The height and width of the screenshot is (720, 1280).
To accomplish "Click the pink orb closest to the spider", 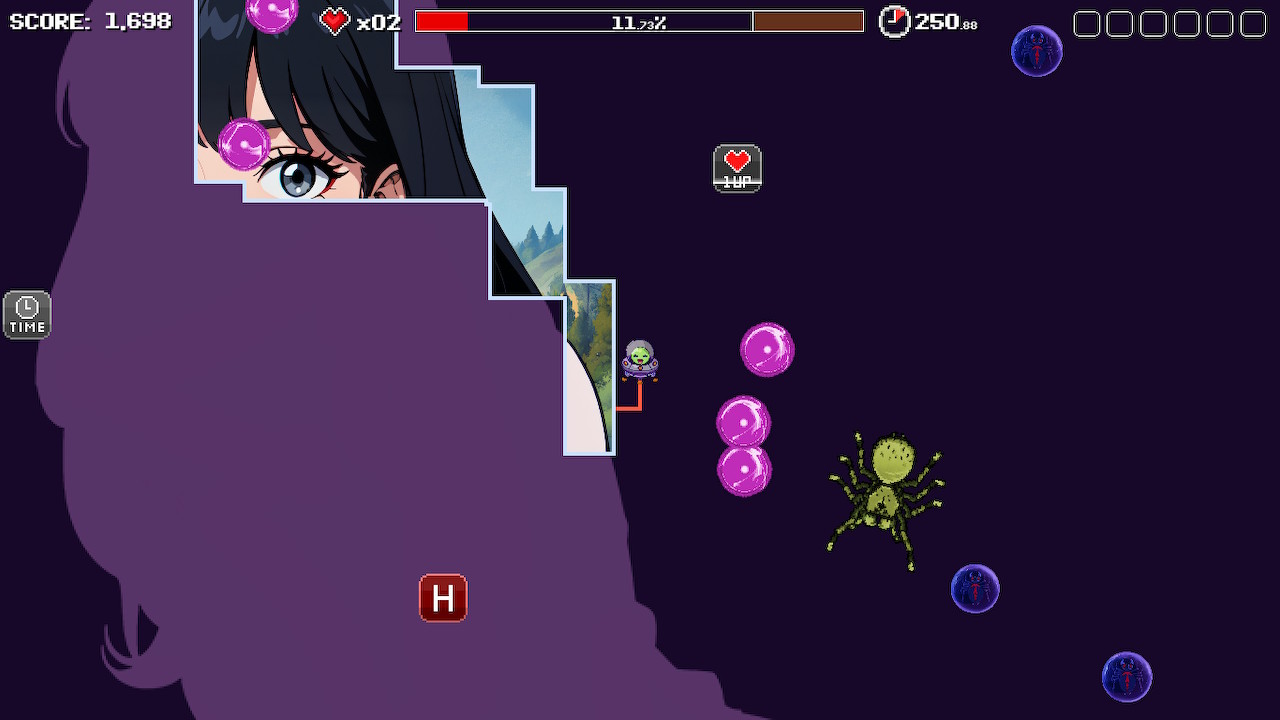I will (745, 468).
